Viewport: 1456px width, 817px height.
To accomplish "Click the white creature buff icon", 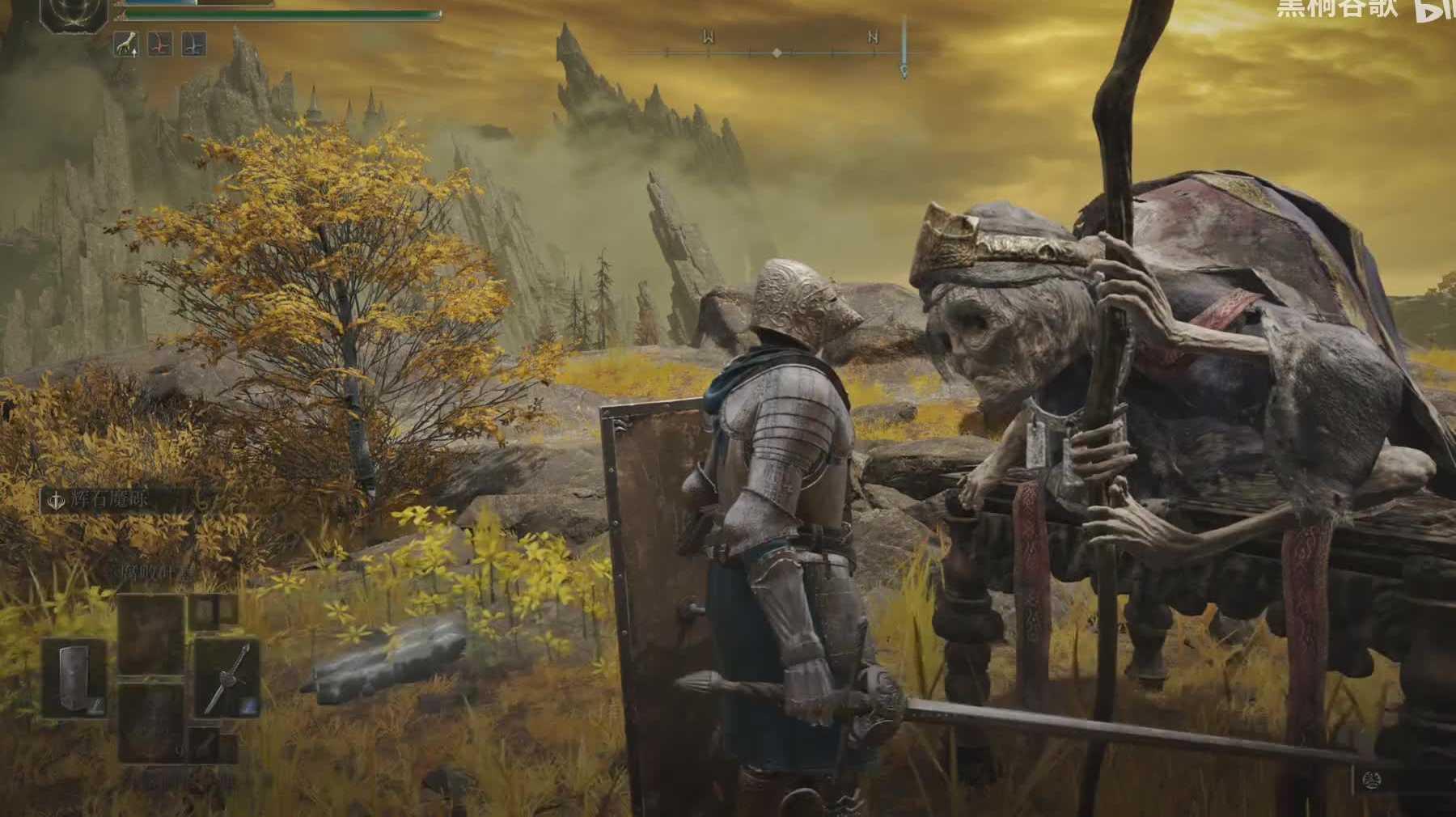I will click(126, 44).
